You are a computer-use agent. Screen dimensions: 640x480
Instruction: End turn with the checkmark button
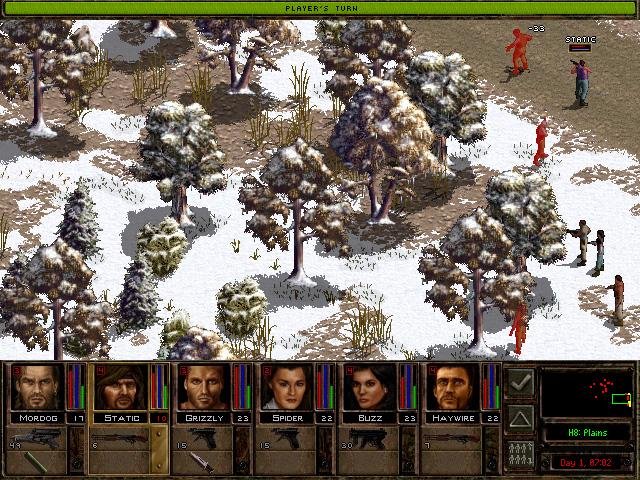pyautogui.click(x=520, y=383)
